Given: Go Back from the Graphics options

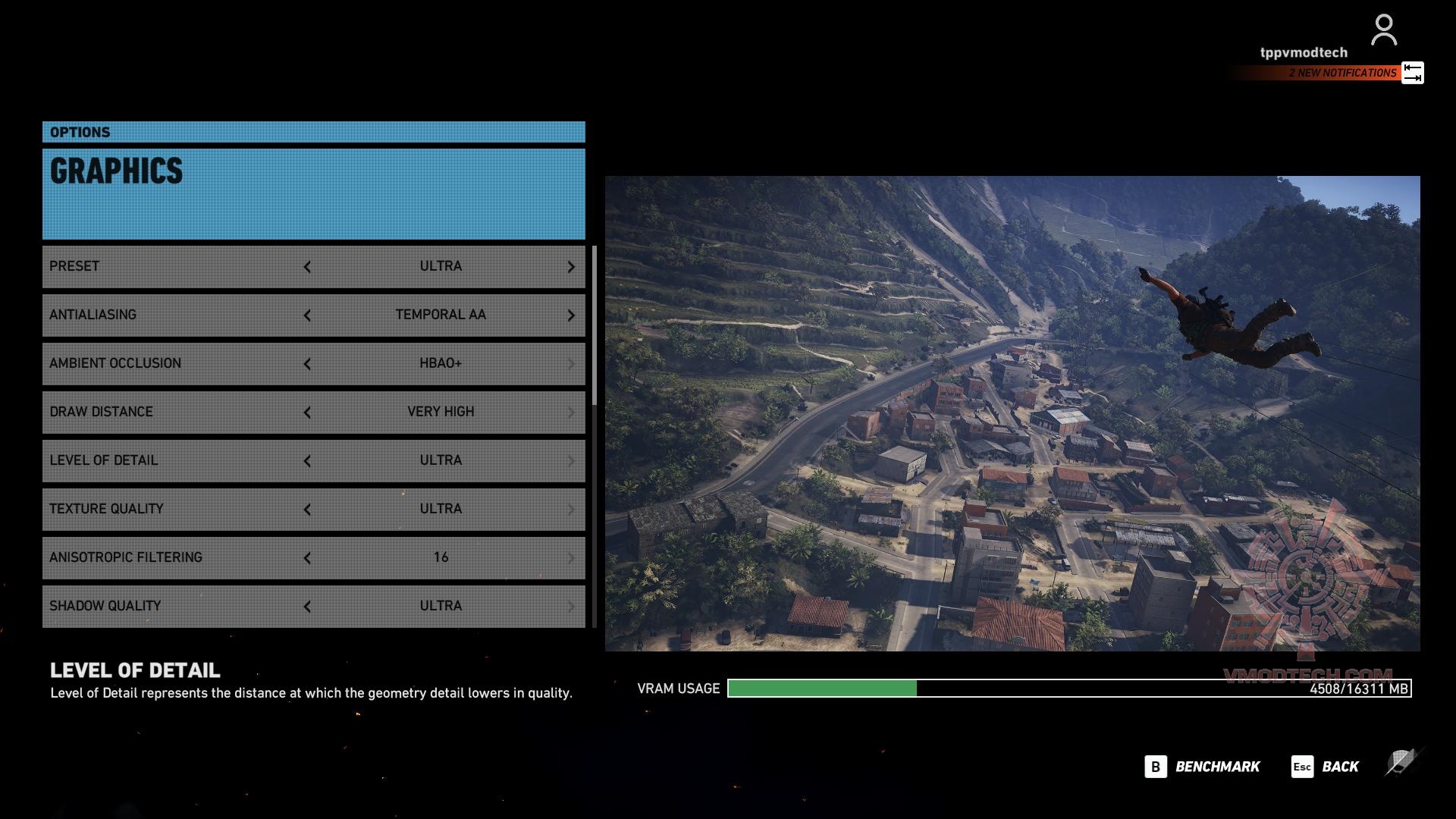Looking at the screenshot, I should 1326,767.
